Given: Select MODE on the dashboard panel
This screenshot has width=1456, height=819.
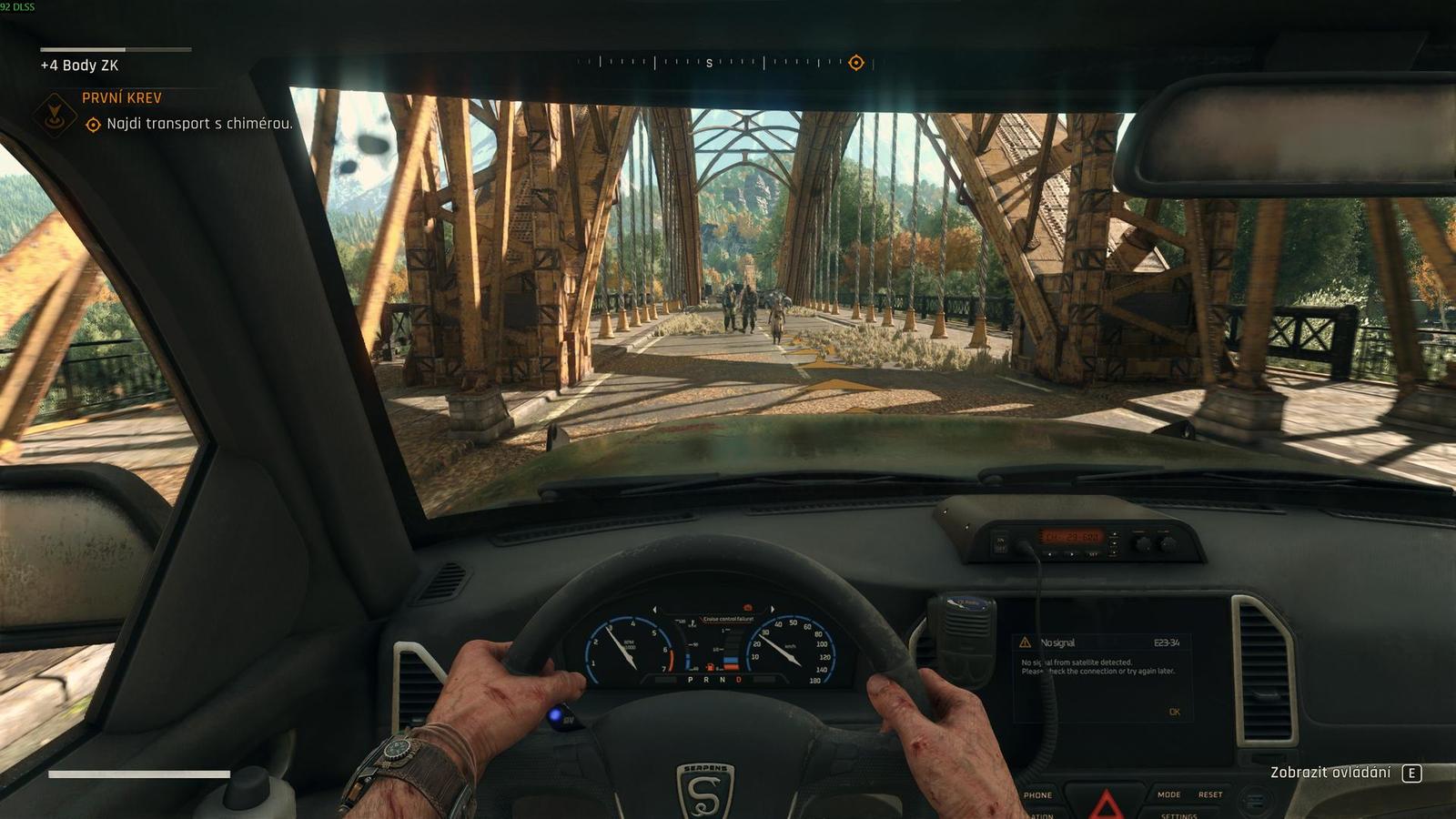Looking at the screenshot, I should point(1168,794).
